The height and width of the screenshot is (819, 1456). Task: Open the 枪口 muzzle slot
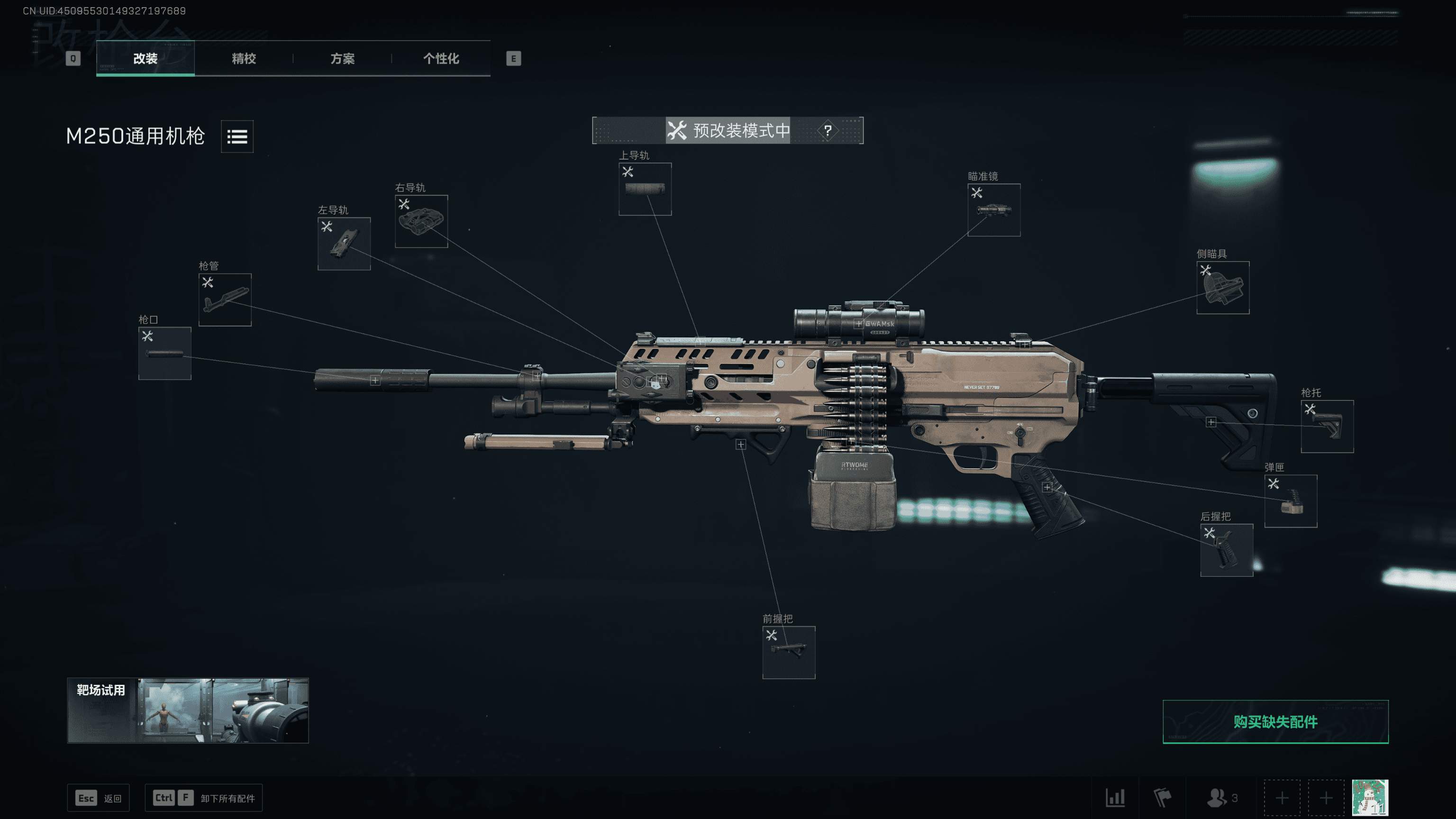click(164, 353)
